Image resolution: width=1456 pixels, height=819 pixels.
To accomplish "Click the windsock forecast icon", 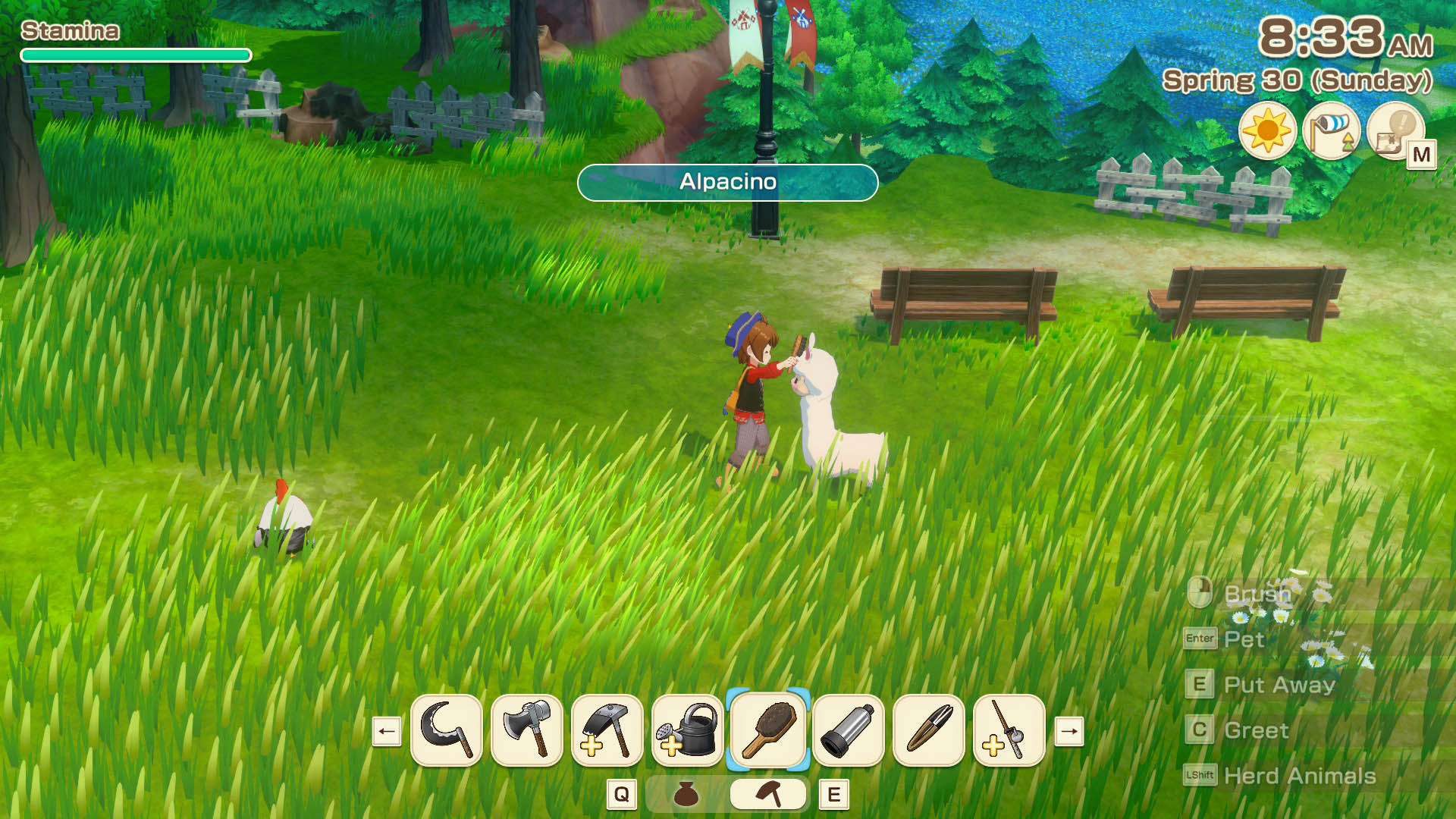I will (x=1332, y=130).
